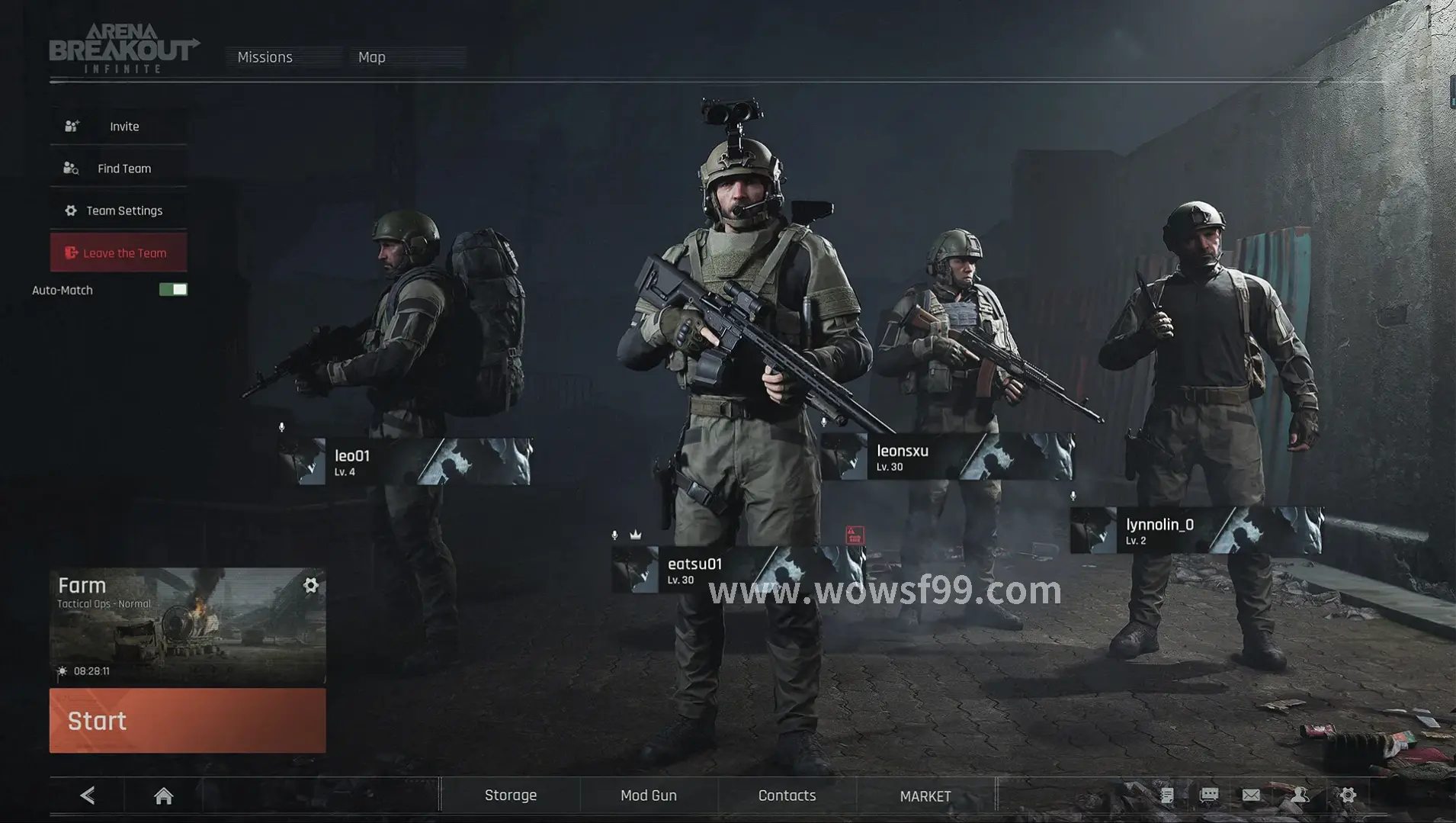Open the Missions tab

(265, 57)
